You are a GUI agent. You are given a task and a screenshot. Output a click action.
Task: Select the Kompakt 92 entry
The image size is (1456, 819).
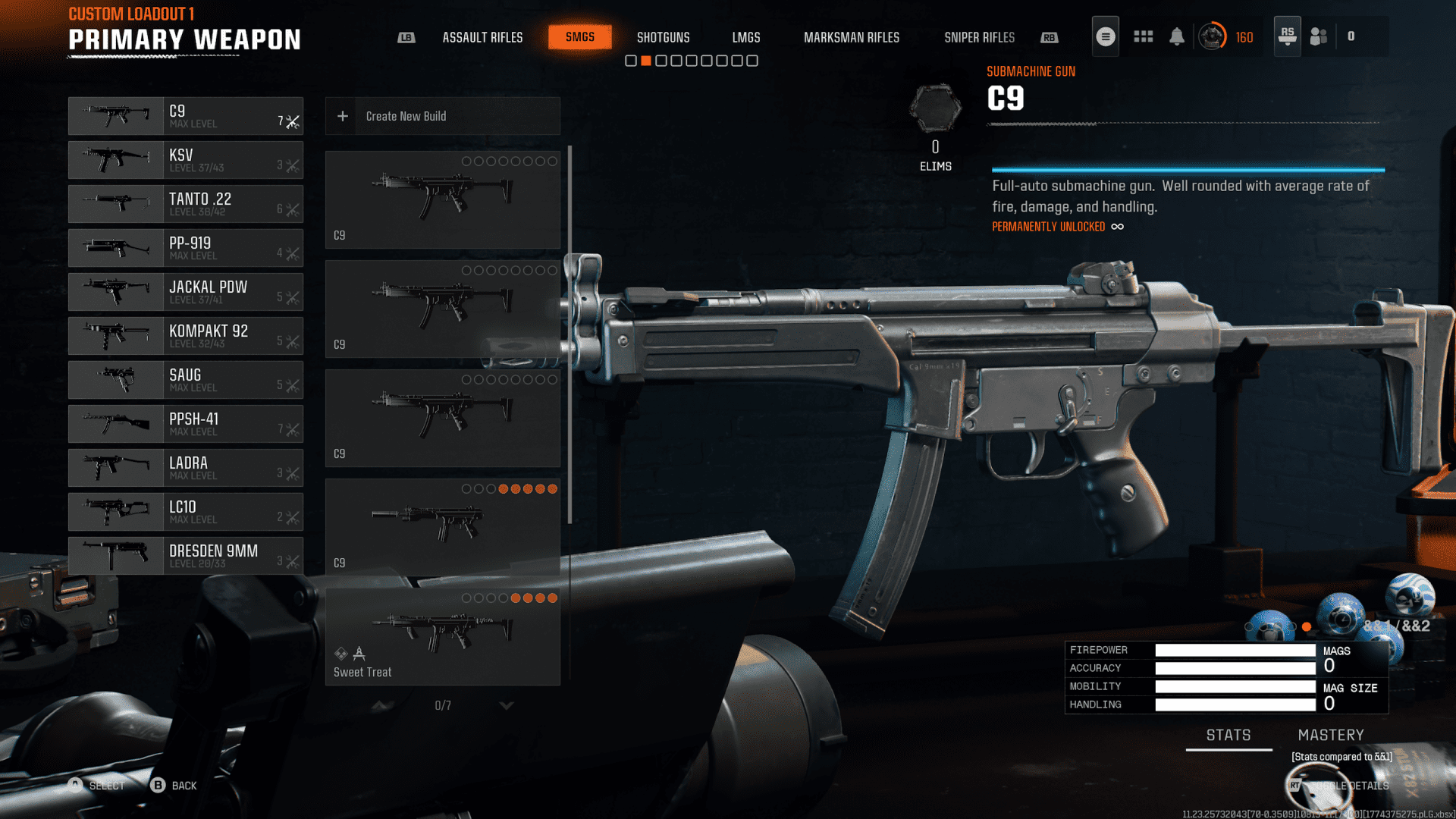(186, 336)
